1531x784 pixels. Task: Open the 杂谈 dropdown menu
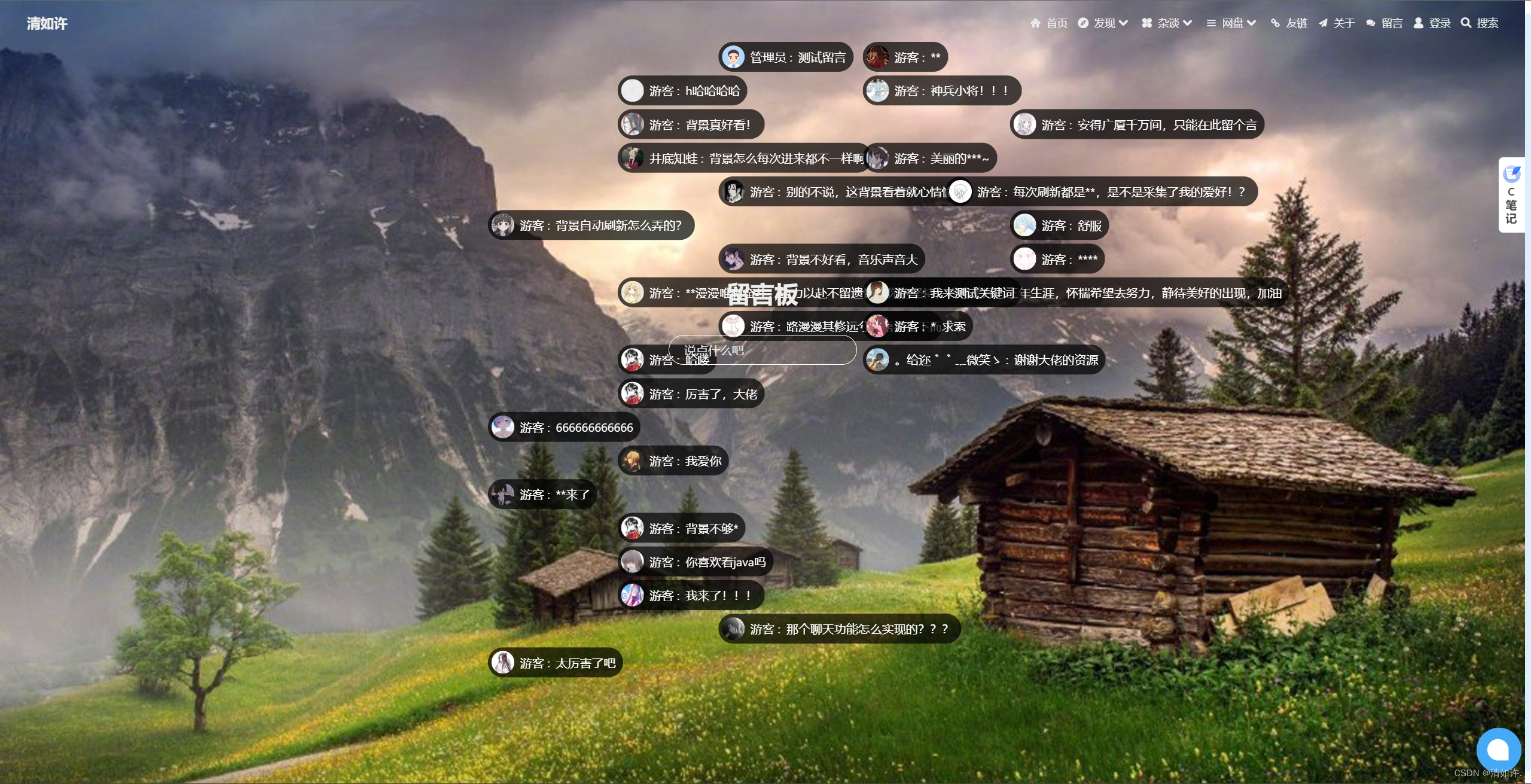coord(1167,23)
